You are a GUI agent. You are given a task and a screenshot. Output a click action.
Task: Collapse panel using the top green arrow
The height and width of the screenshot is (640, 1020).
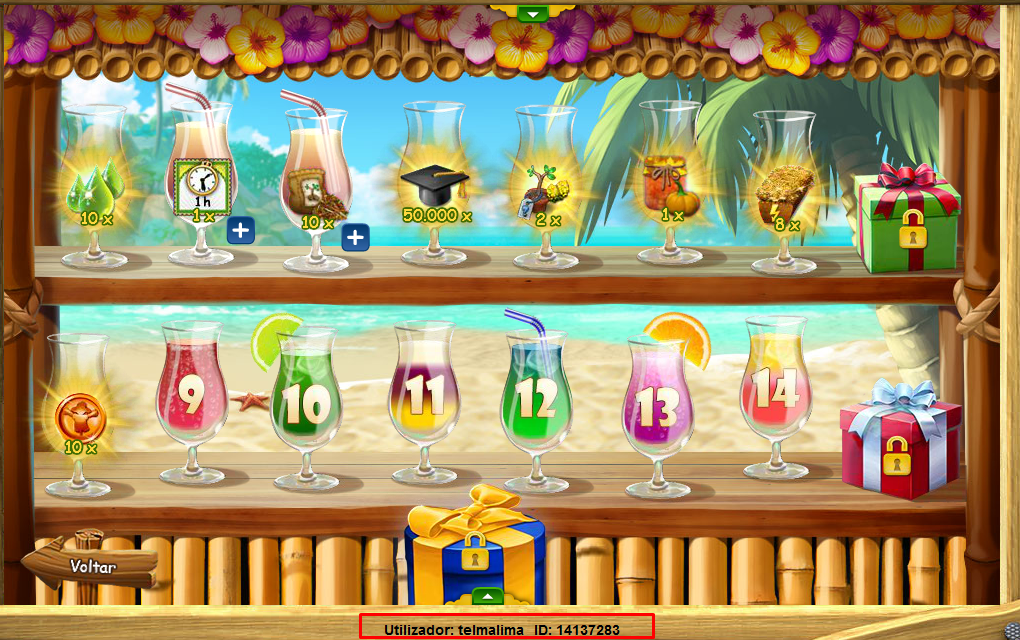(x=533, y=13)
